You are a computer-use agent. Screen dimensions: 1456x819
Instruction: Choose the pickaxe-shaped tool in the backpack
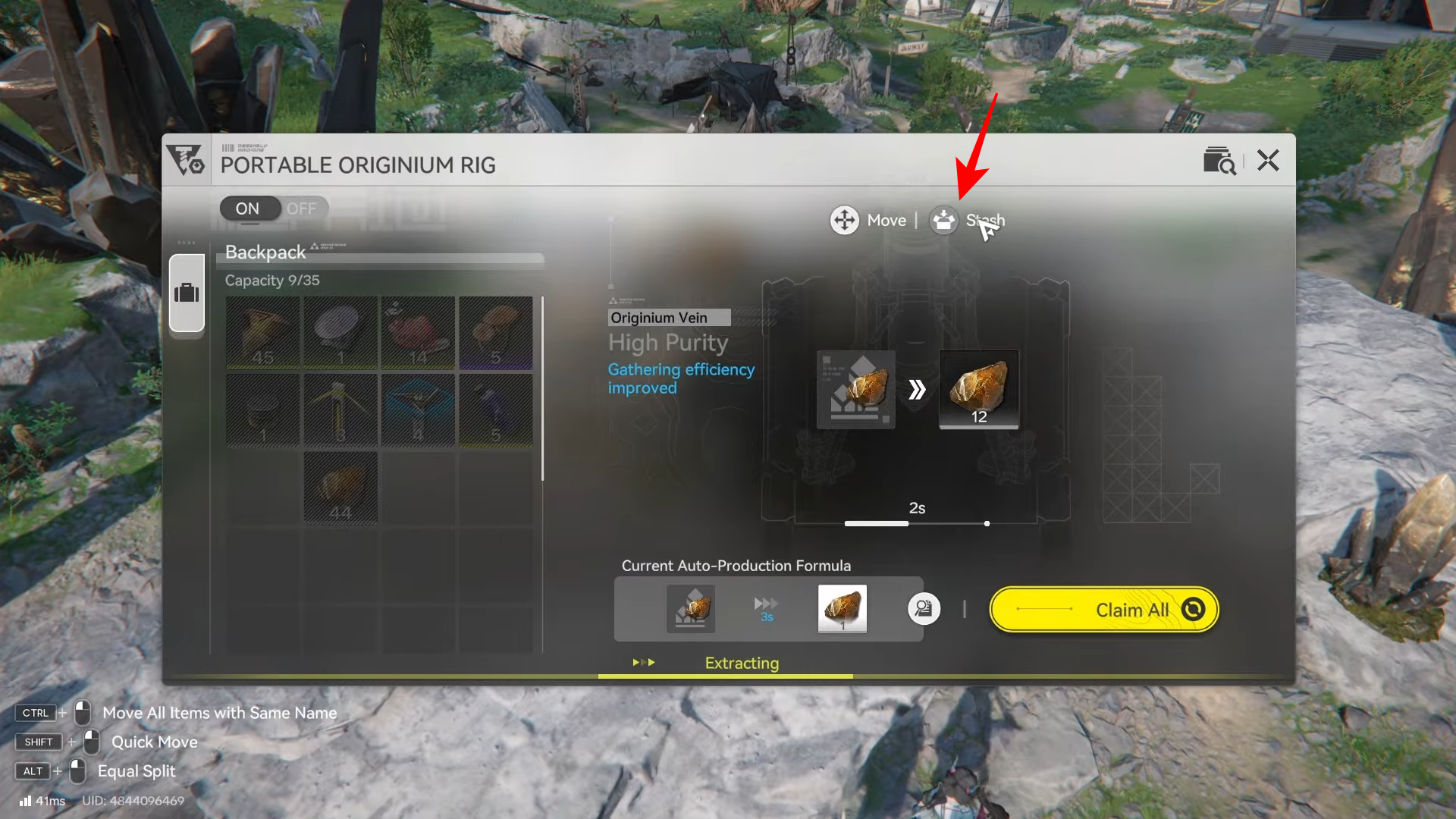coord(340,410)
